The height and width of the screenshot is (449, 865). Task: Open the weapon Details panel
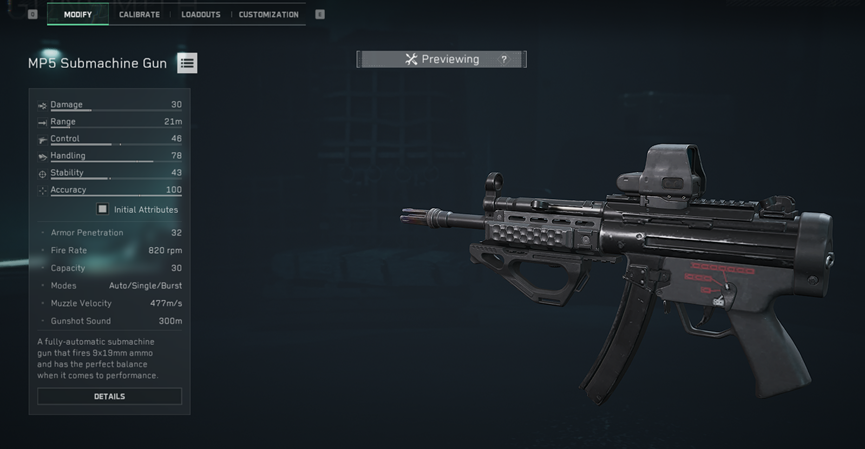coord(109,397)
